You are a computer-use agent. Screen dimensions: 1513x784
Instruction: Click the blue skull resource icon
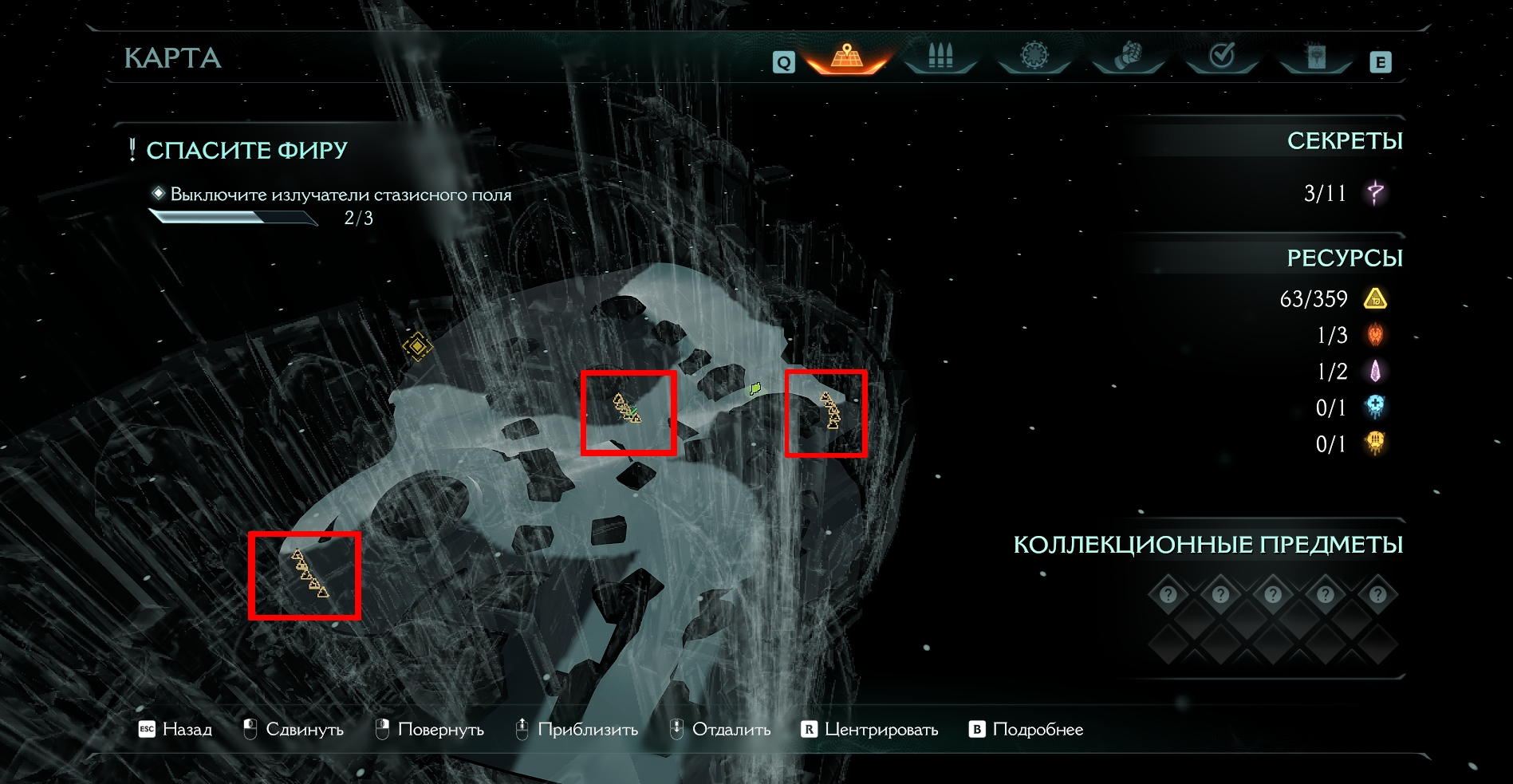[1375, 407]
